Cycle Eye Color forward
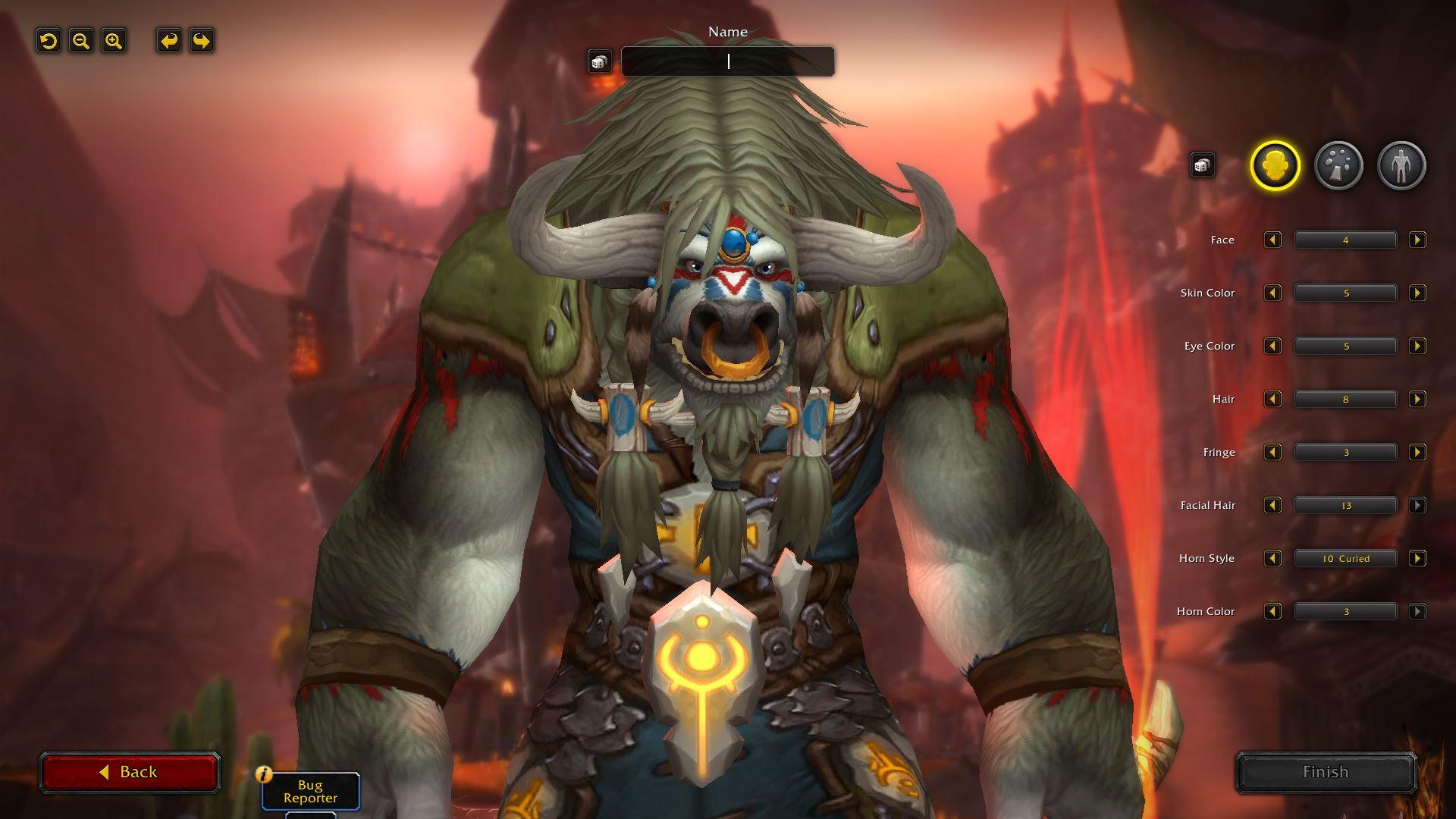Image resolution: width=1456 pixels, height=819 pixels. [1417, 346]
